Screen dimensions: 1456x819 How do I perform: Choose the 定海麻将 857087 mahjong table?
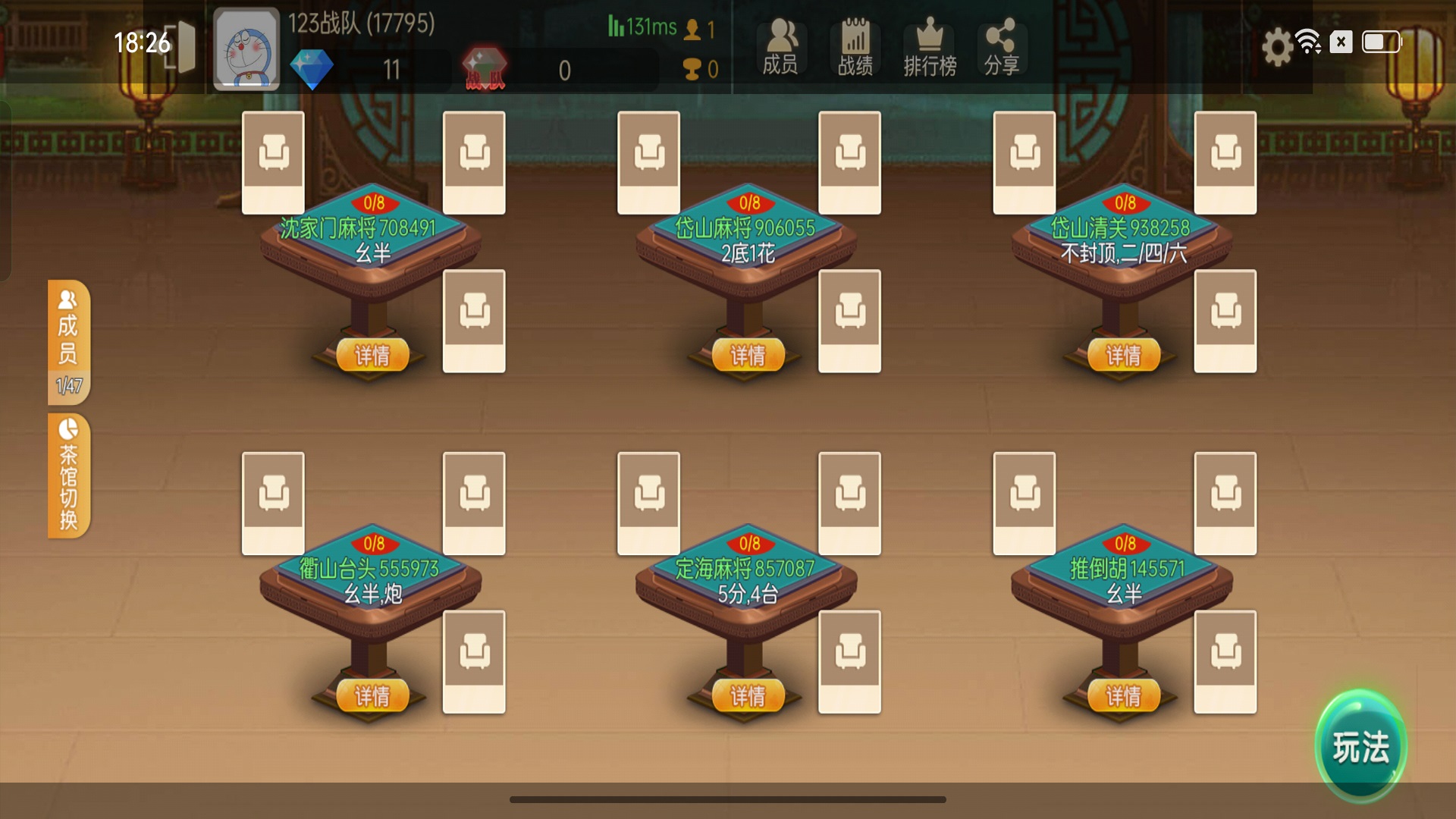[747, 581]
